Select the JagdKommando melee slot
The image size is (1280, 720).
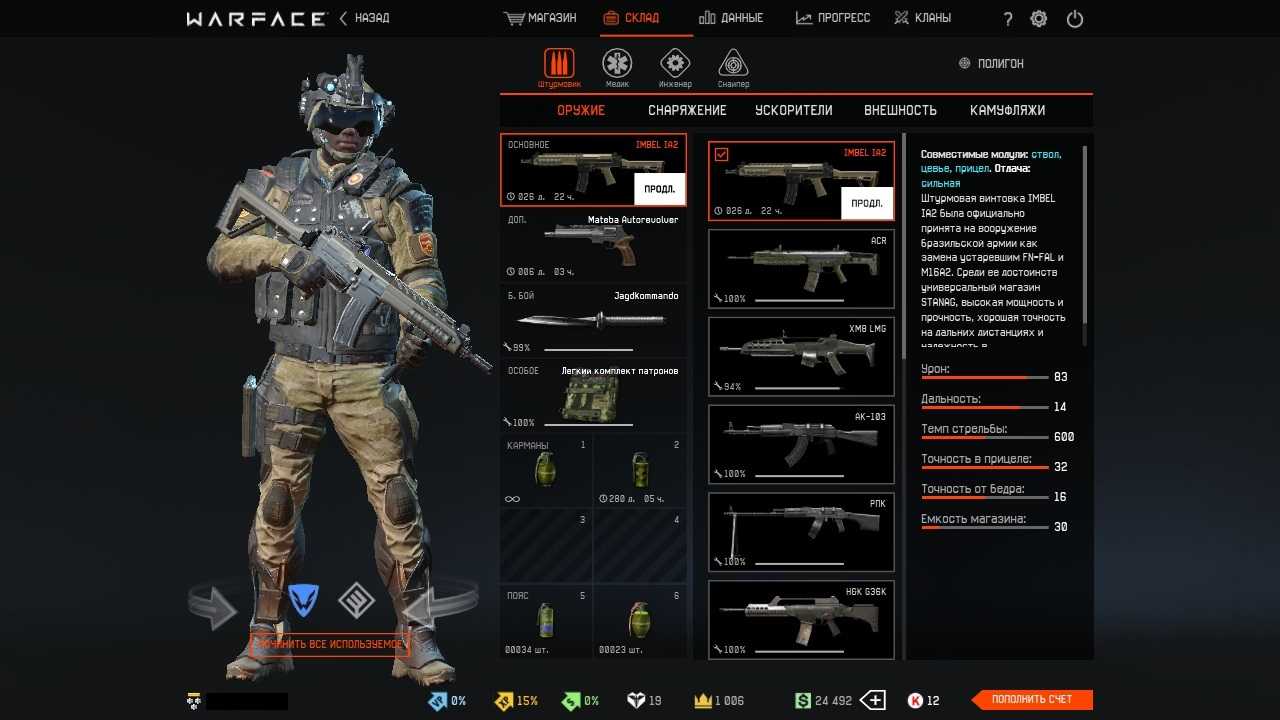click(593, 320)
